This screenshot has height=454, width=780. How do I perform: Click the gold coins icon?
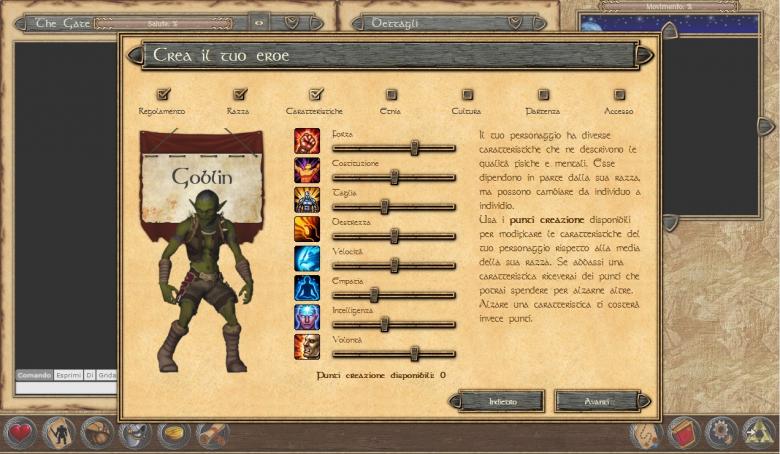(174, 433)
